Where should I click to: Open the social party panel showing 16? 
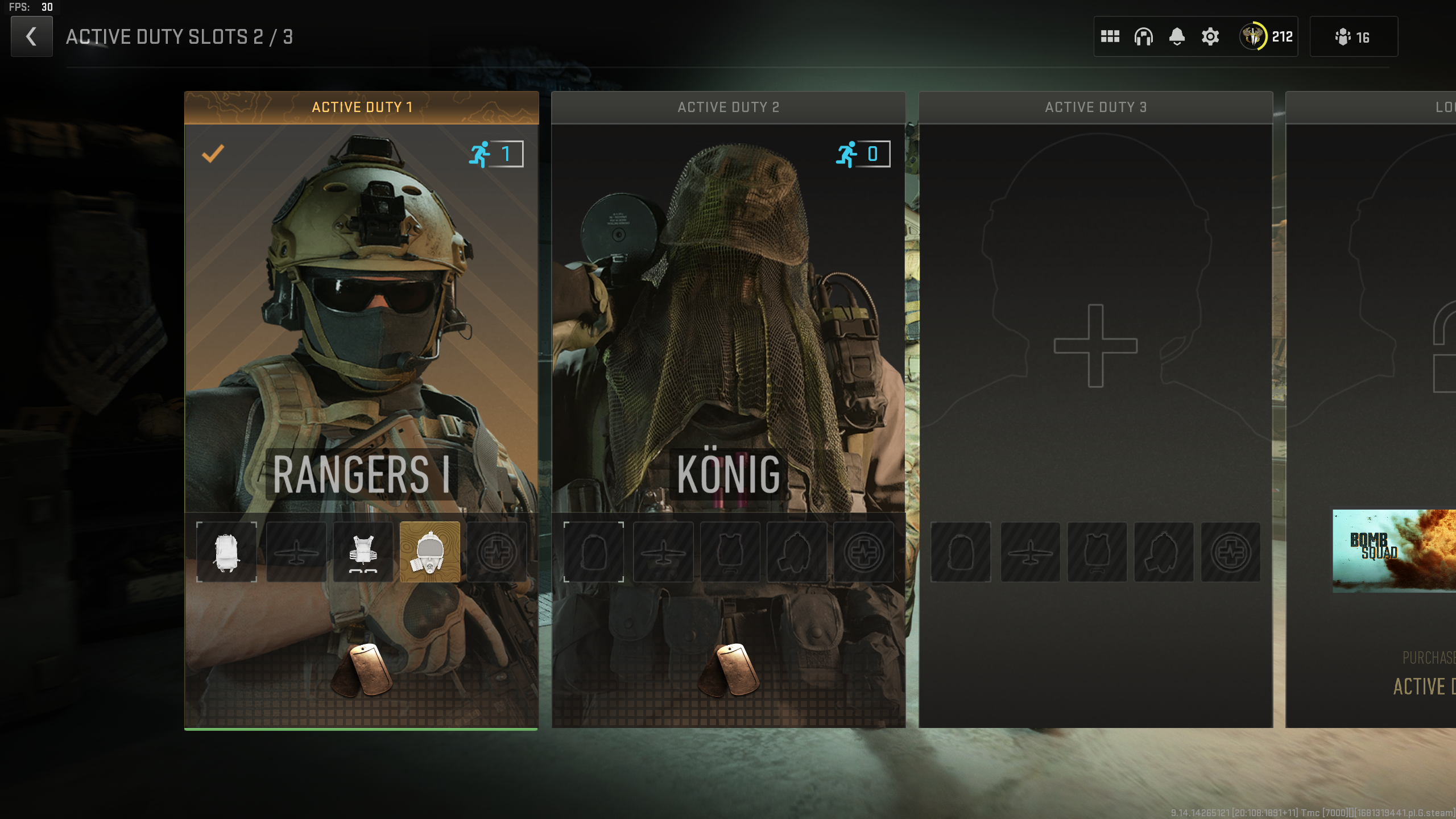click(1353, 36)
